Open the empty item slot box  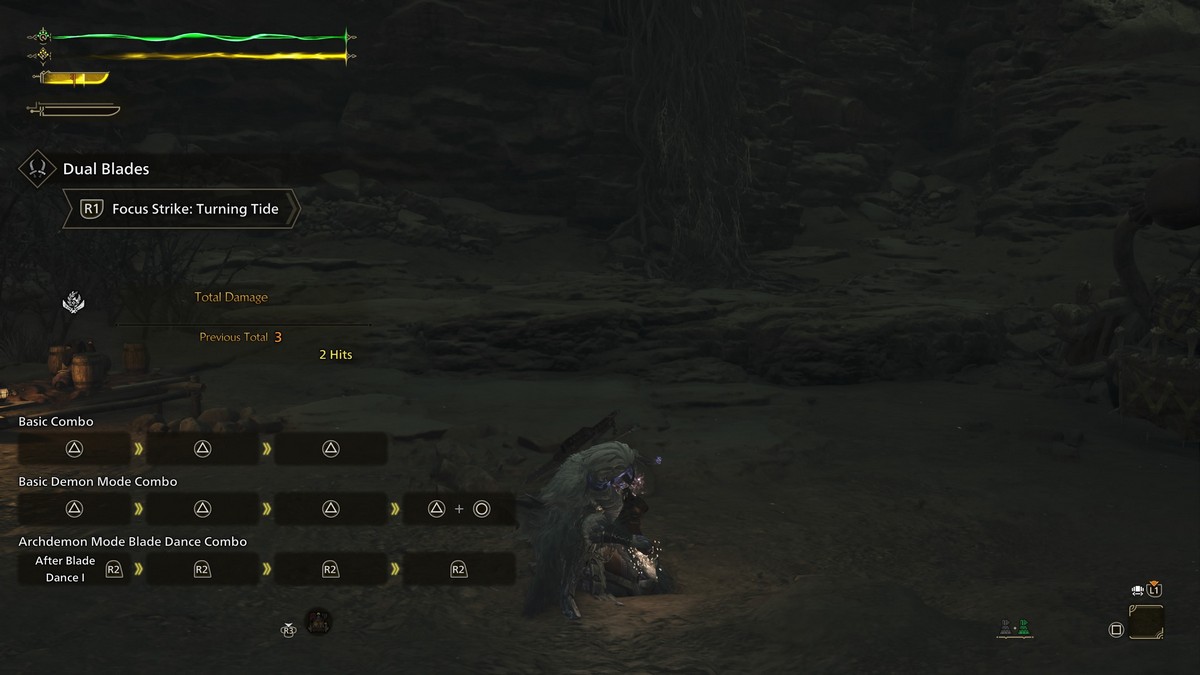1146,622
